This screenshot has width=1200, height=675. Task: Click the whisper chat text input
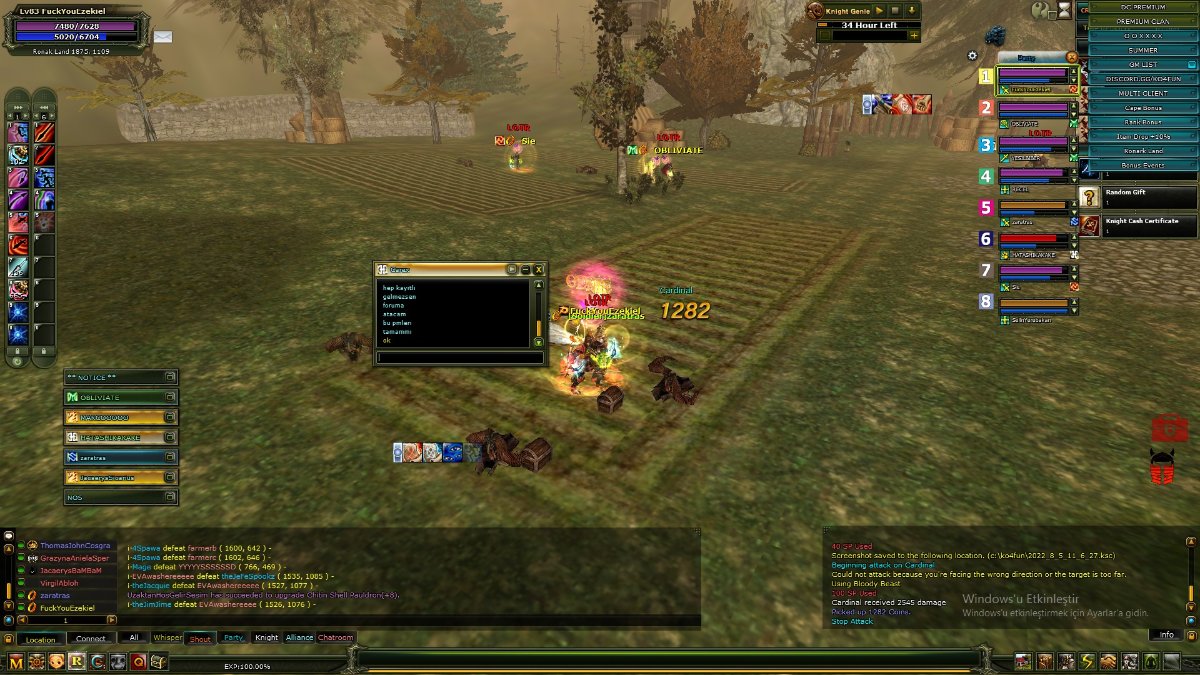point(460,357)
